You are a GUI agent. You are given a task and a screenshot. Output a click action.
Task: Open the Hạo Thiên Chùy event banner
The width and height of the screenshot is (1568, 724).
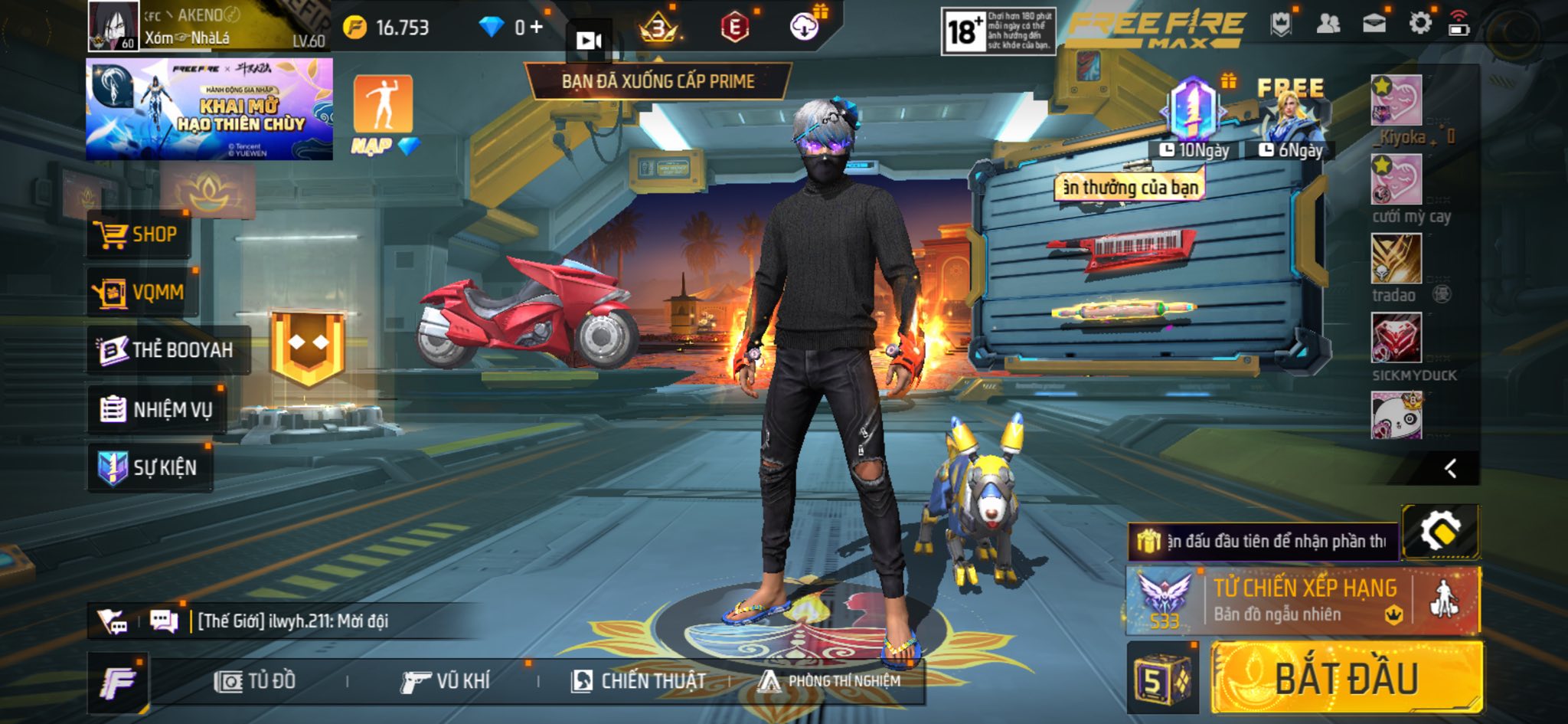click(x=209, y=110)
